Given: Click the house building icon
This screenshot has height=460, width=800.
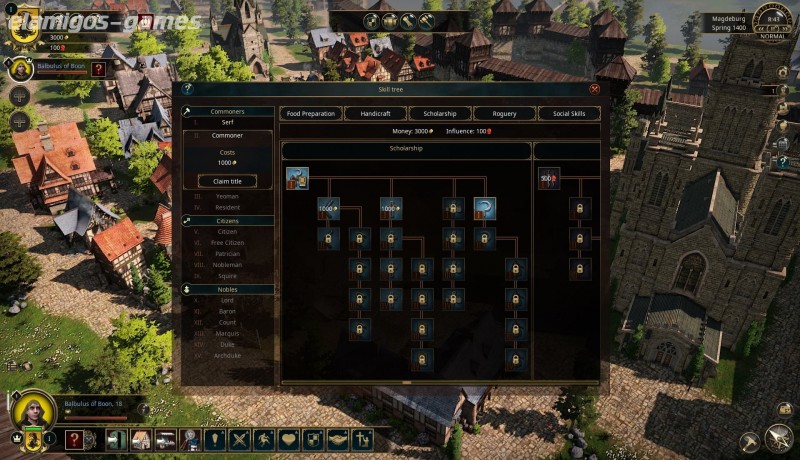Looking at the screenshot, I should (141, 439).
